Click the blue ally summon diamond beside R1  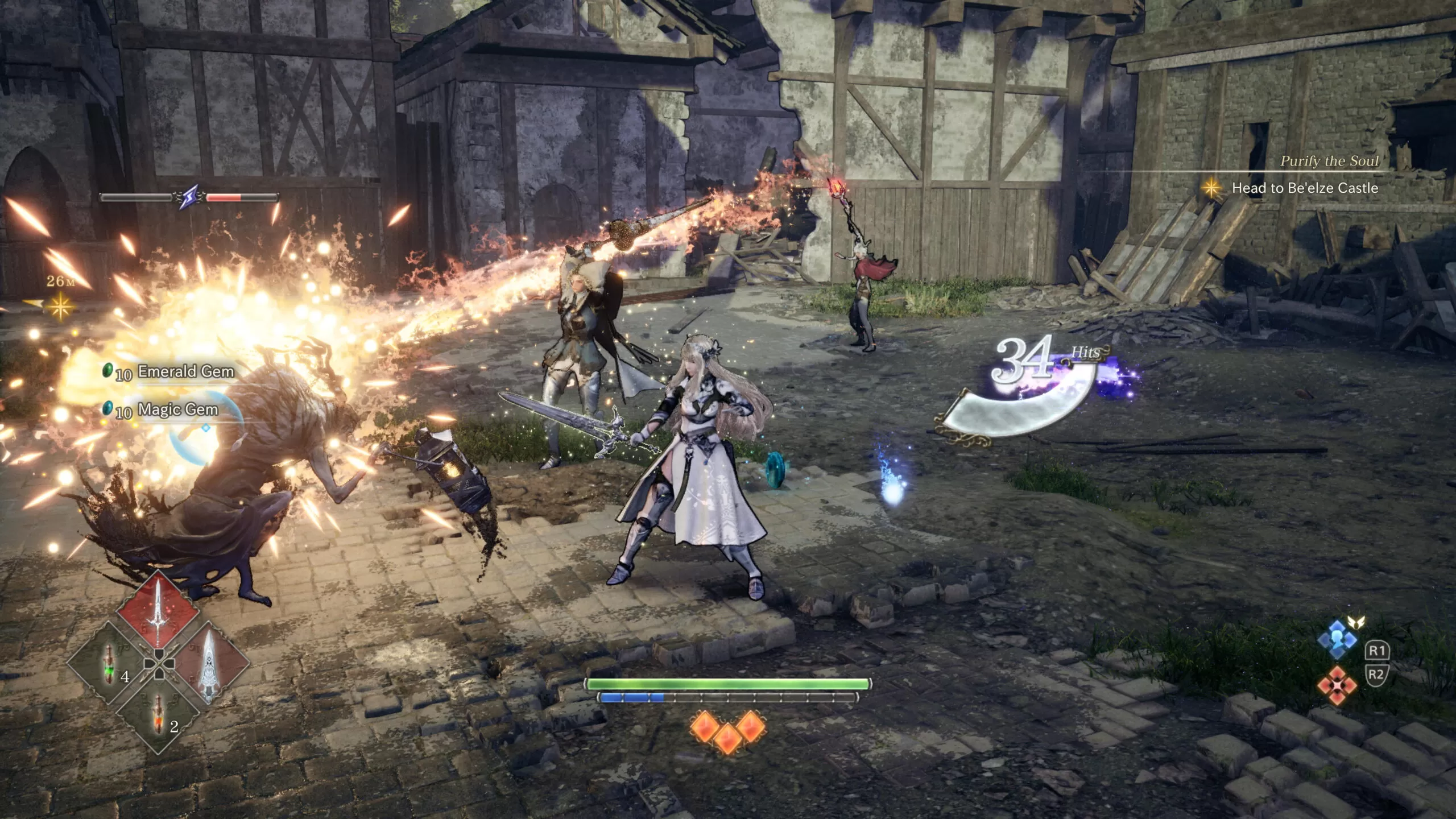(x=1337, y=640)
